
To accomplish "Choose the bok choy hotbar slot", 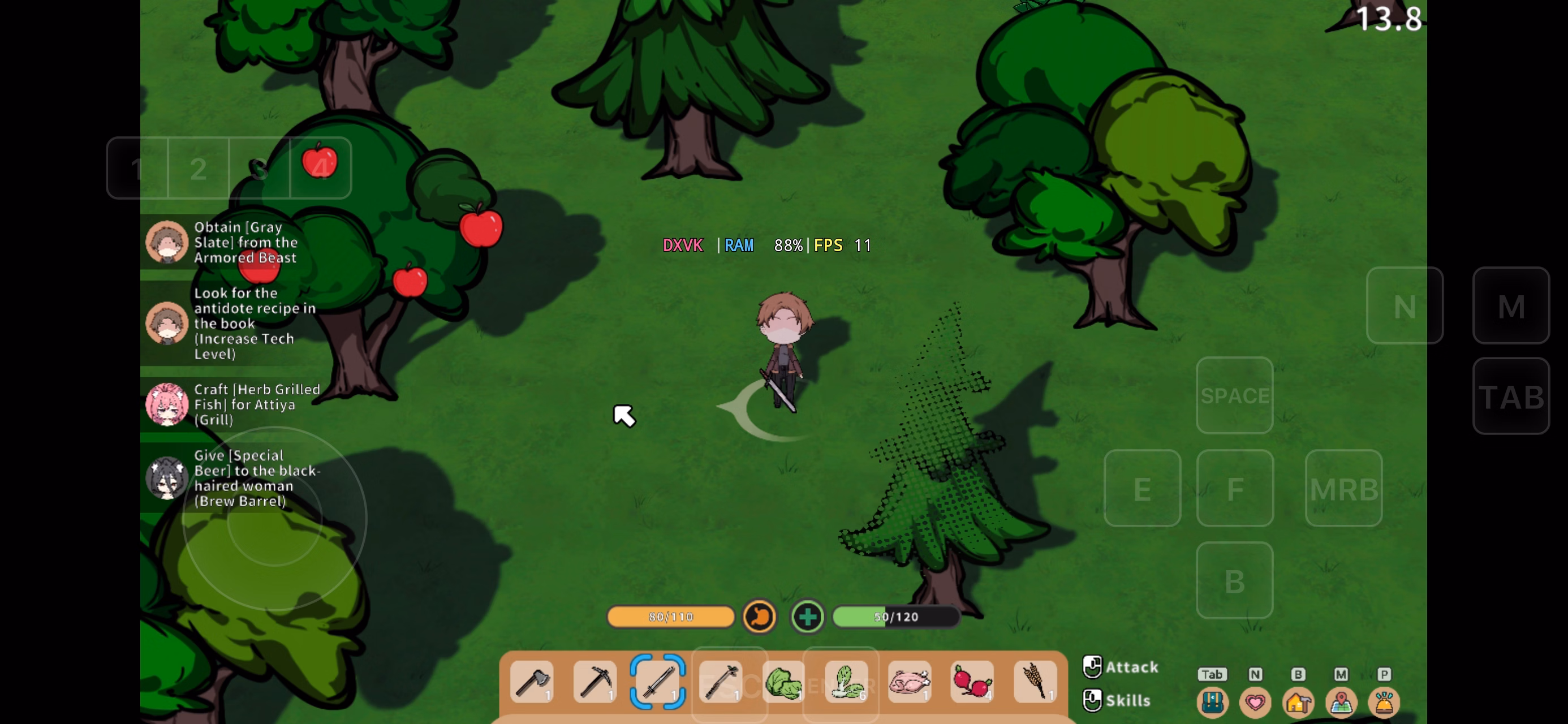I will click(x=847, y=682).
